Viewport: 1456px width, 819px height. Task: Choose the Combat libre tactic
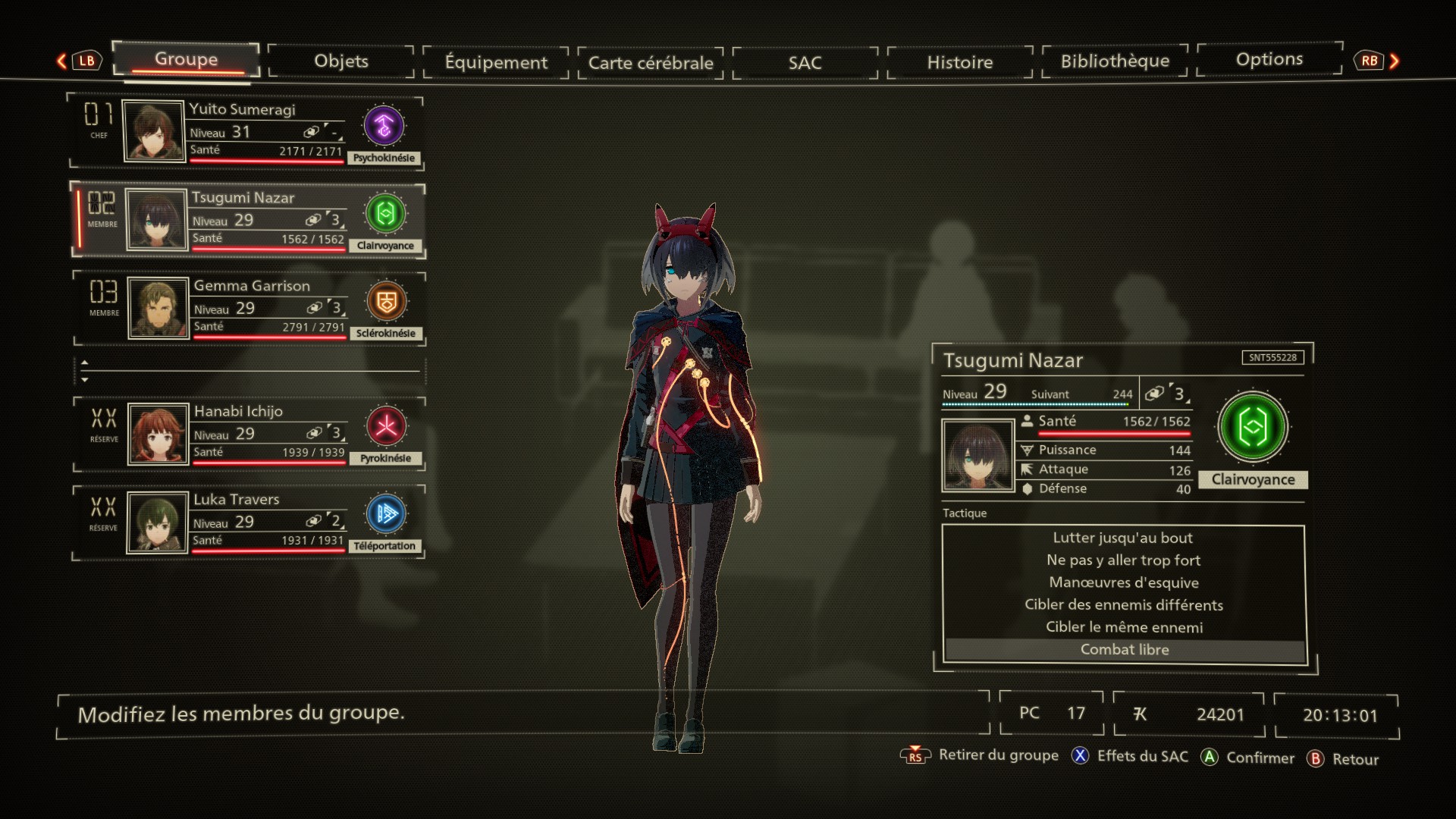(x=1123, y=650)
